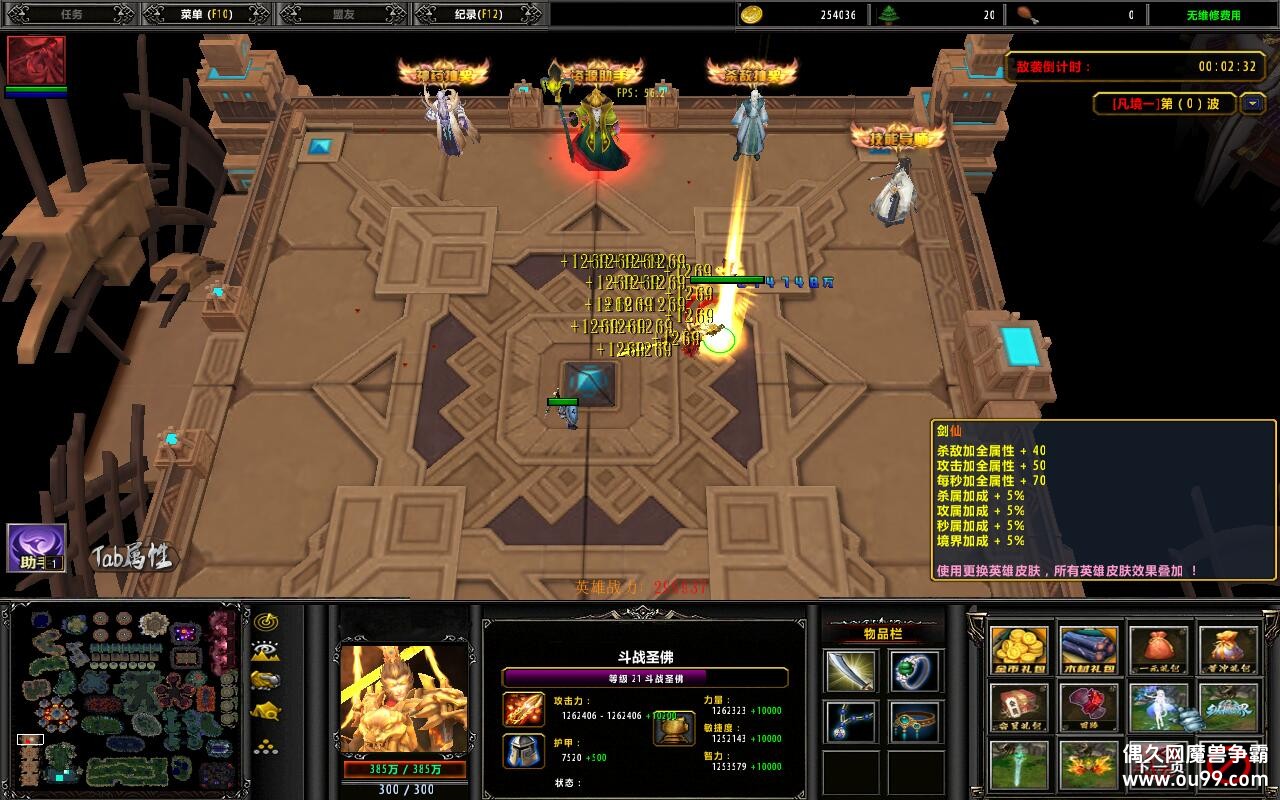Expand the wave scoreboard dropdown arrow

click(1253, 103)
